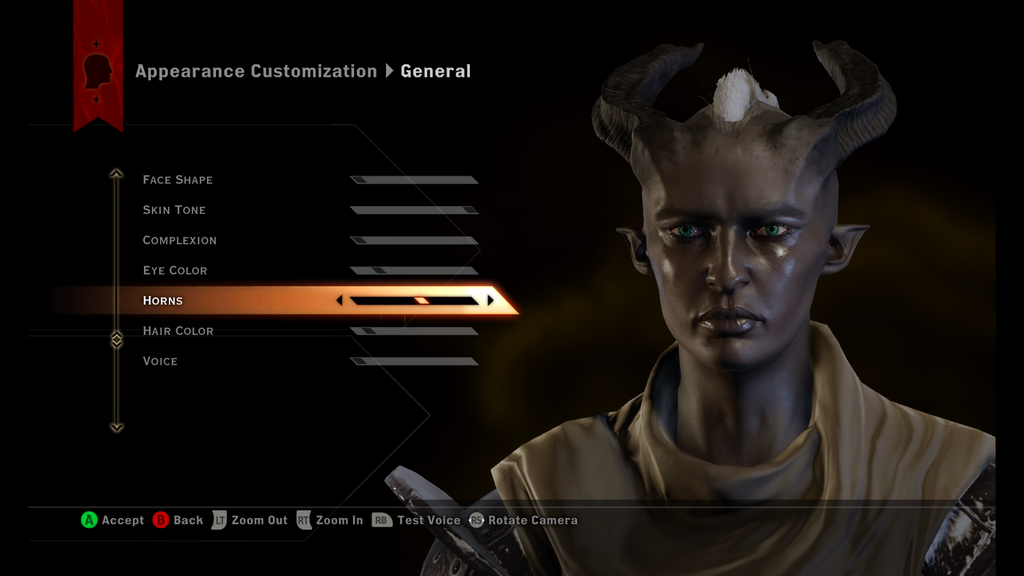This screenshot has width=1024, height=576.
Task: Select the Eye Color row
Action: (175, 270)
